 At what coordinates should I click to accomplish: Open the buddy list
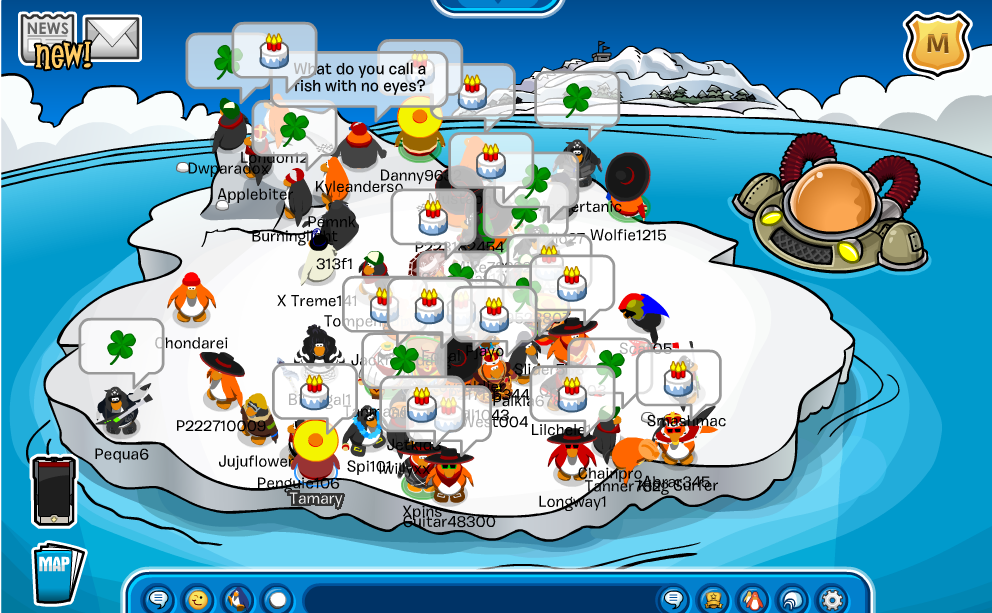713,599
